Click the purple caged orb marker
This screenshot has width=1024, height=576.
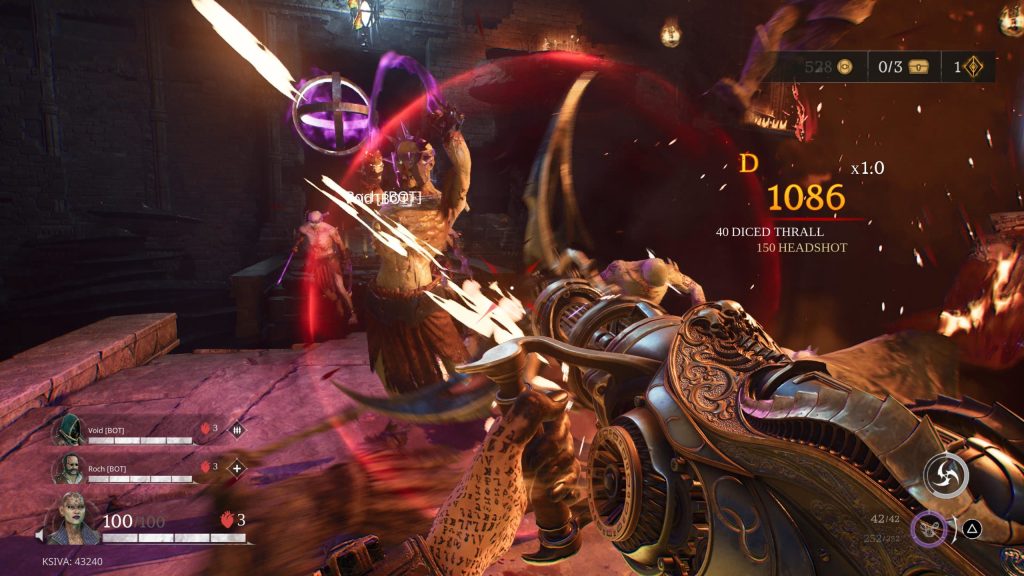point(333,115)
